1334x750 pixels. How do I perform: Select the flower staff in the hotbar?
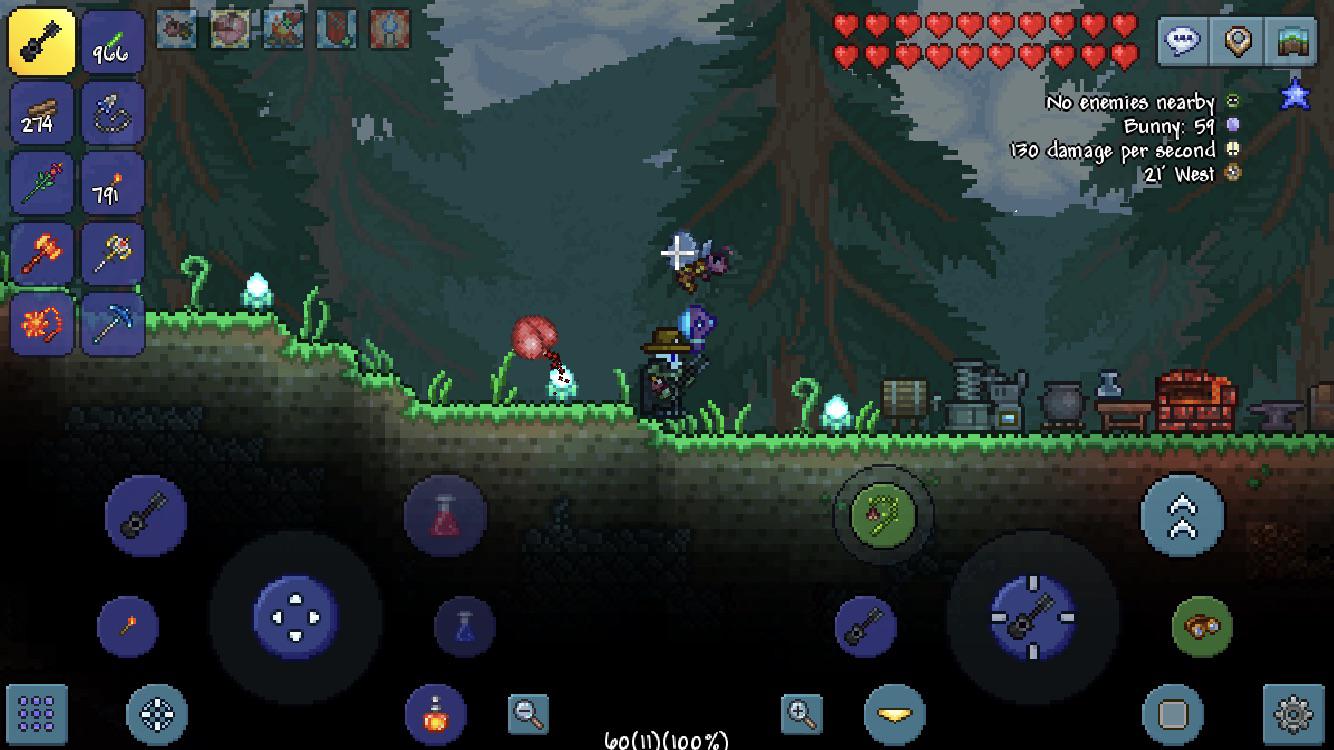(41, 185)
